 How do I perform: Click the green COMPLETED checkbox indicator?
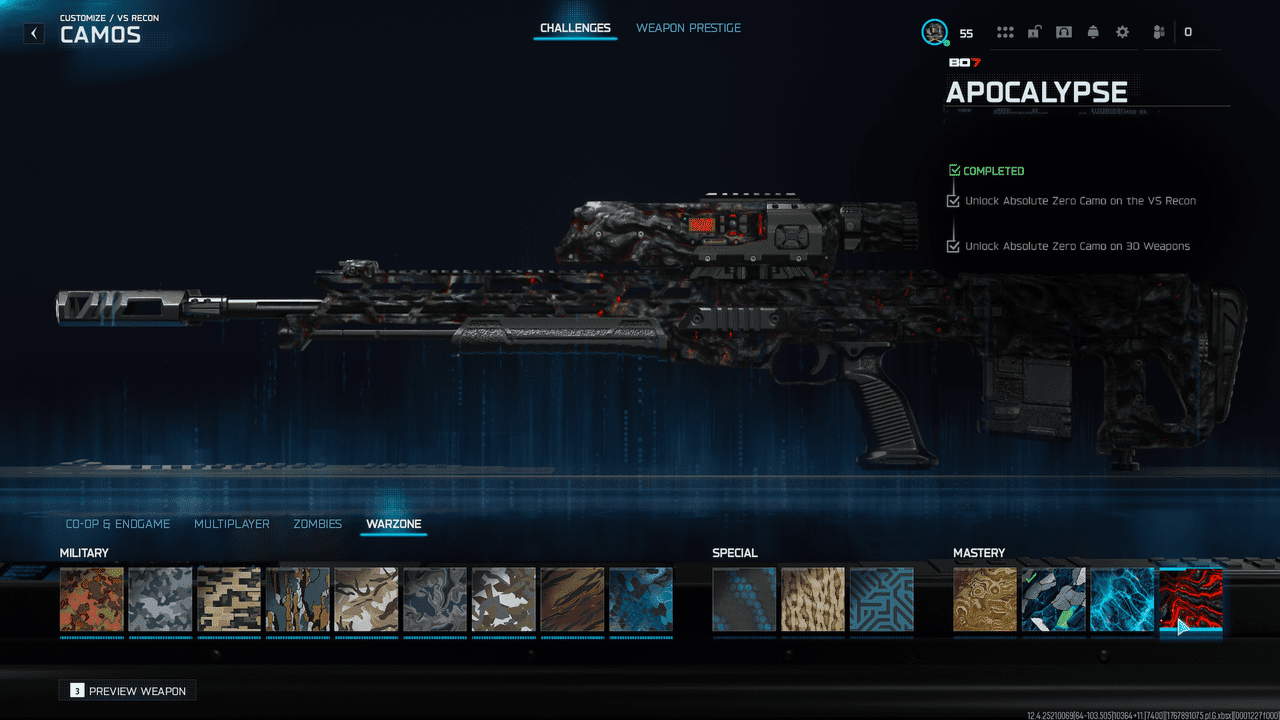[x=953, y=170]
